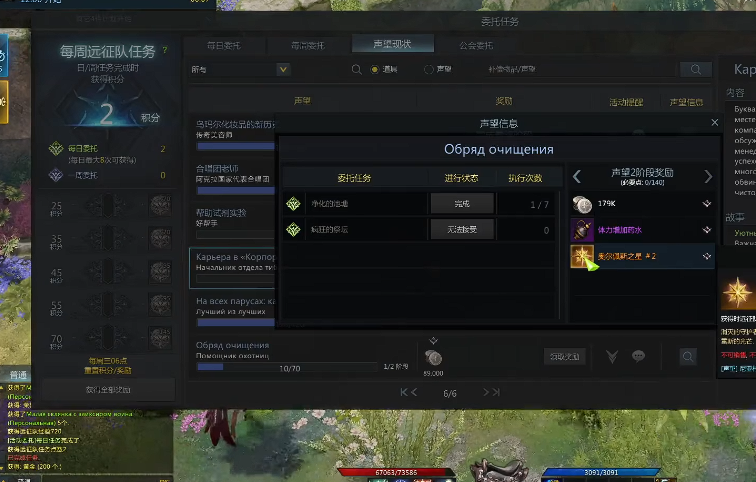The image size is (756, 482).
Task: Select the golden star reward row
Action: 641,256
